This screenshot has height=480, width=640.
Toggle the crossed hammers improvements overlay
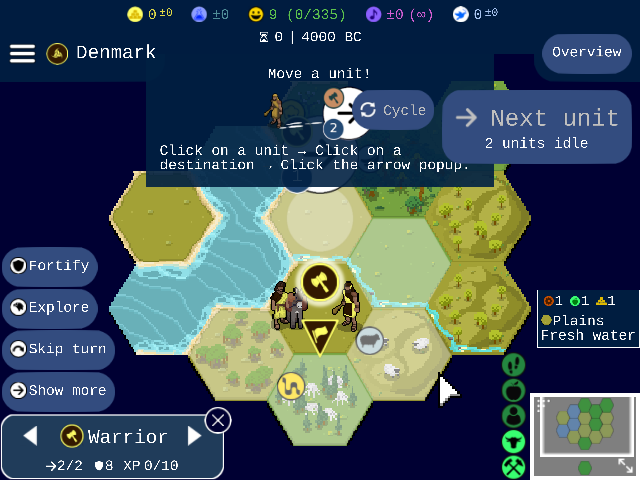pos(514,466)
